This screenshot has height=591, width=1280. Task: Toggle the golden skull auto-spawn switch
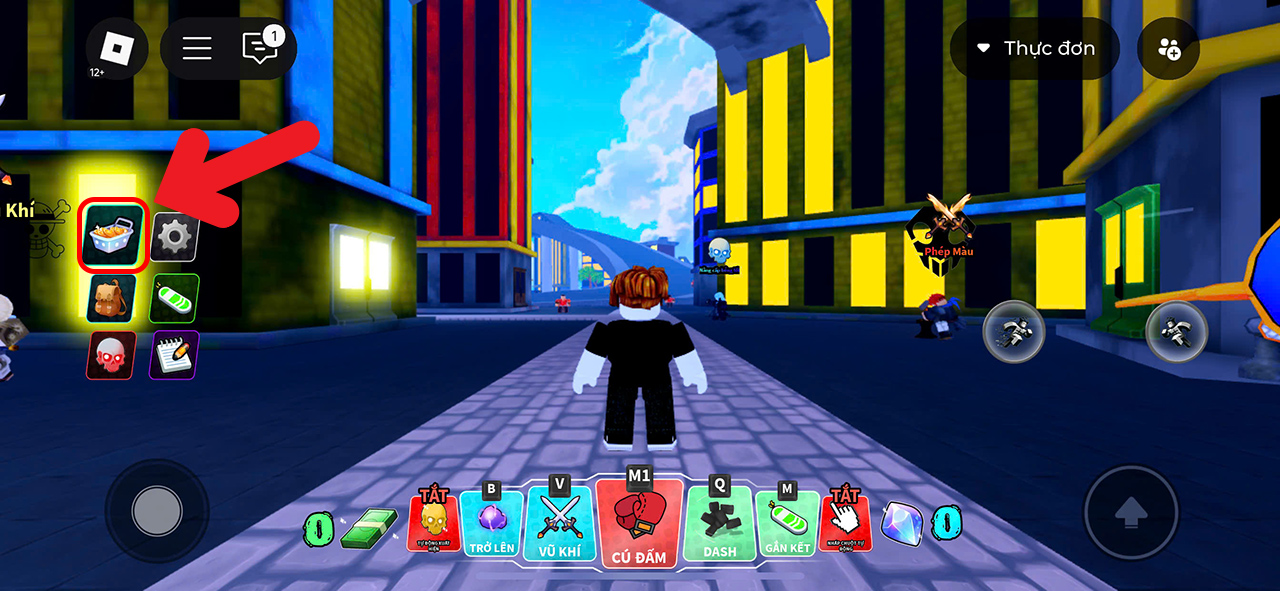coord(434,521)
